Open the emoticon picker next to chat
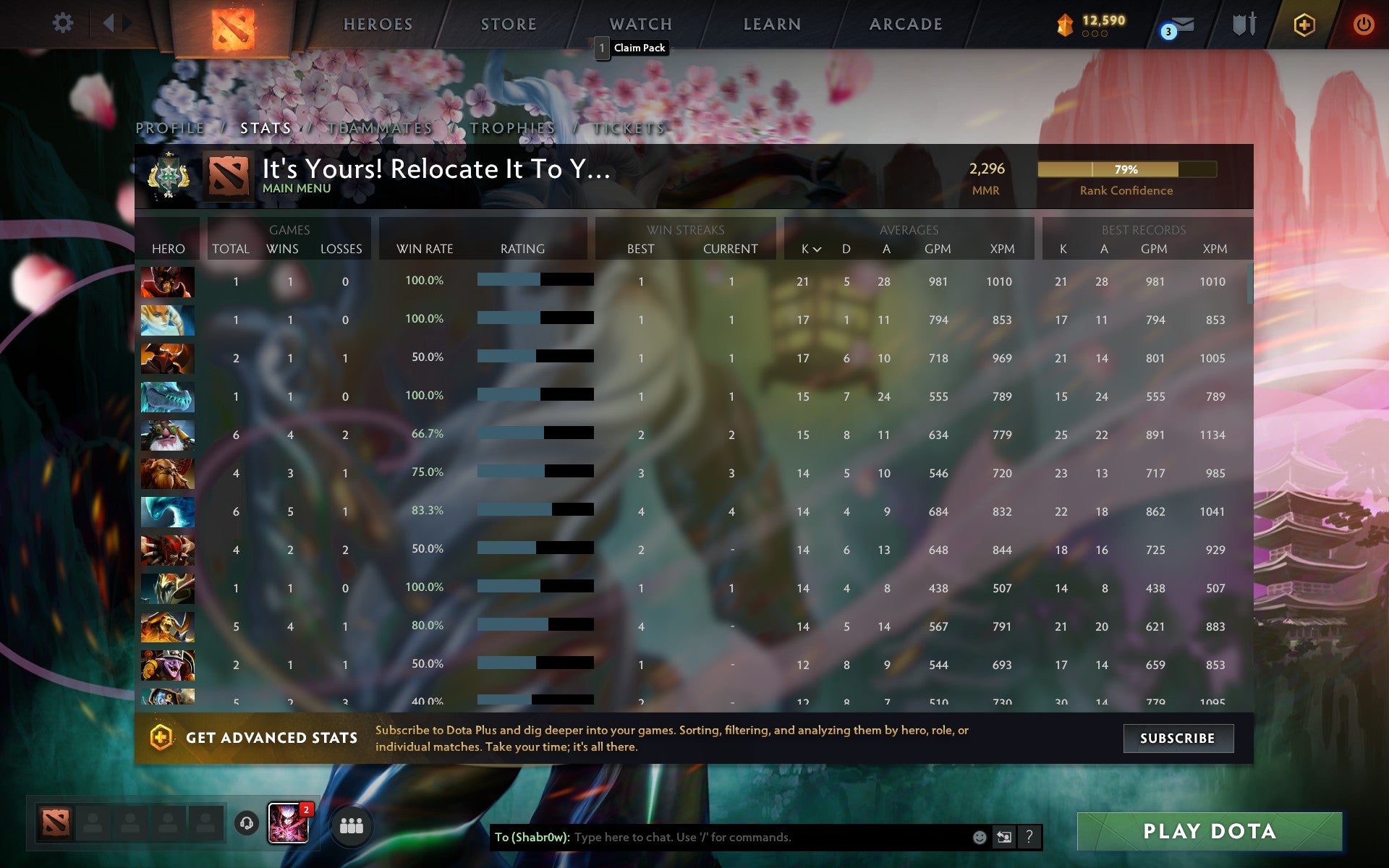Screen dimensions: 1389x868 tap(980, 838)
